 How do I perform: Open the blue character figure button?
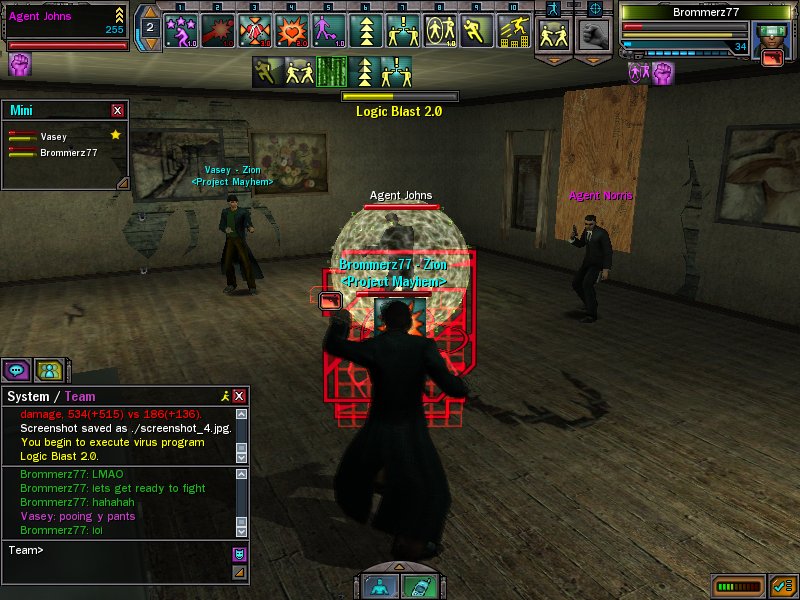379,587
